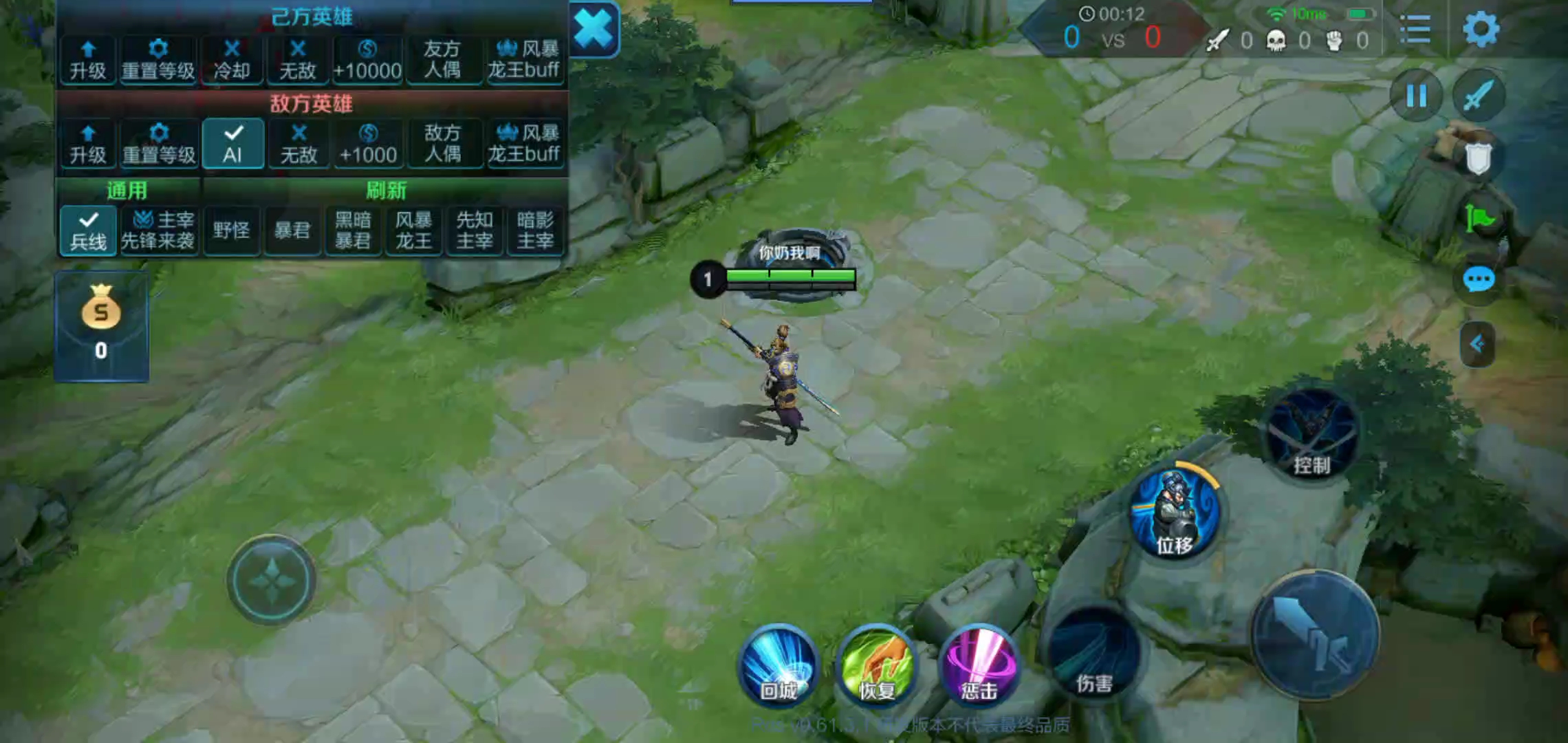1568x743 pixels.
Task: Click the 冷却 cooldown toggle for own hero
Action: [232, 60]
